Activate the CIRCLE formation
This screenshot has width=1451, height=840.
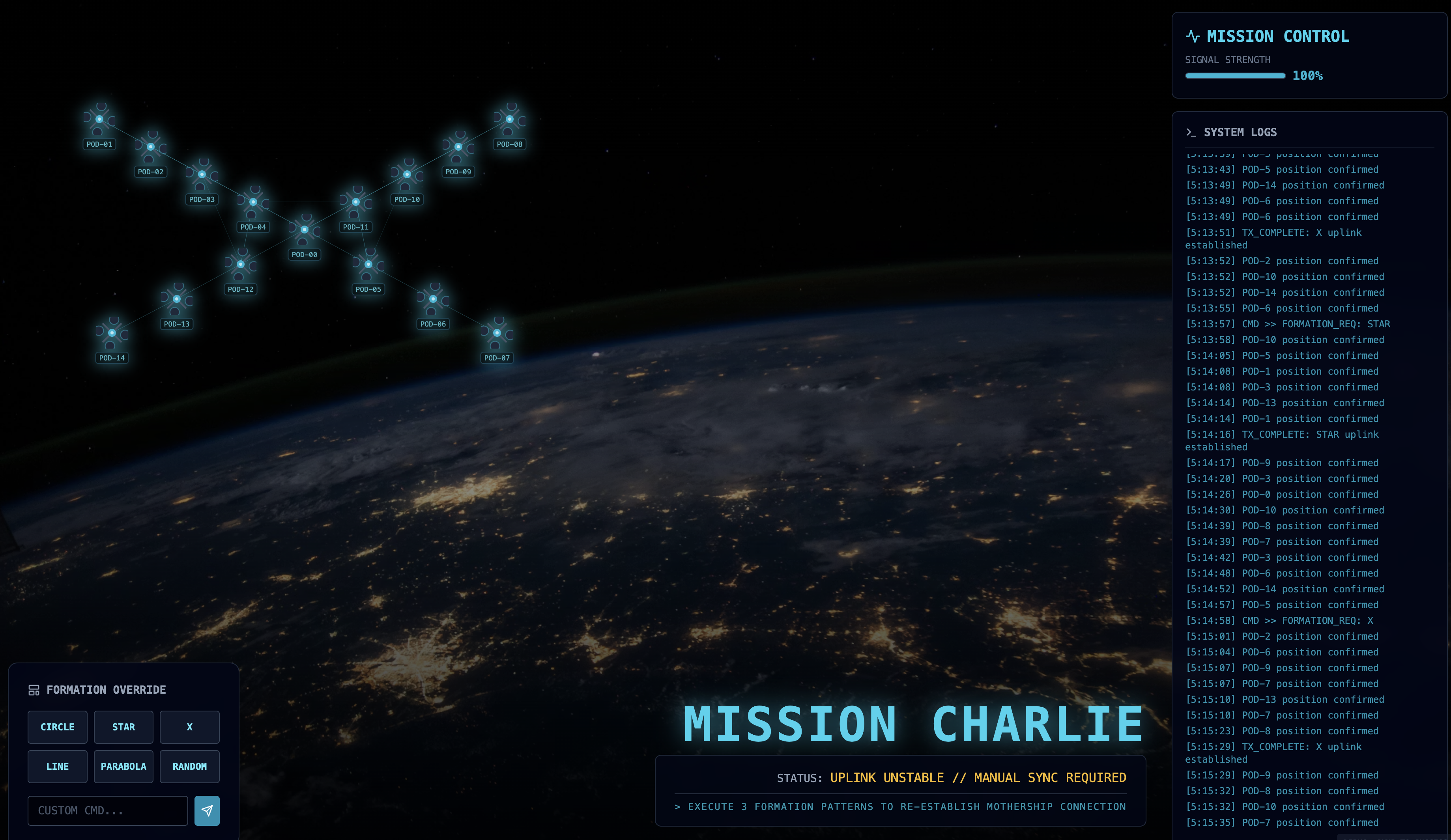click(x=58, y=726)
